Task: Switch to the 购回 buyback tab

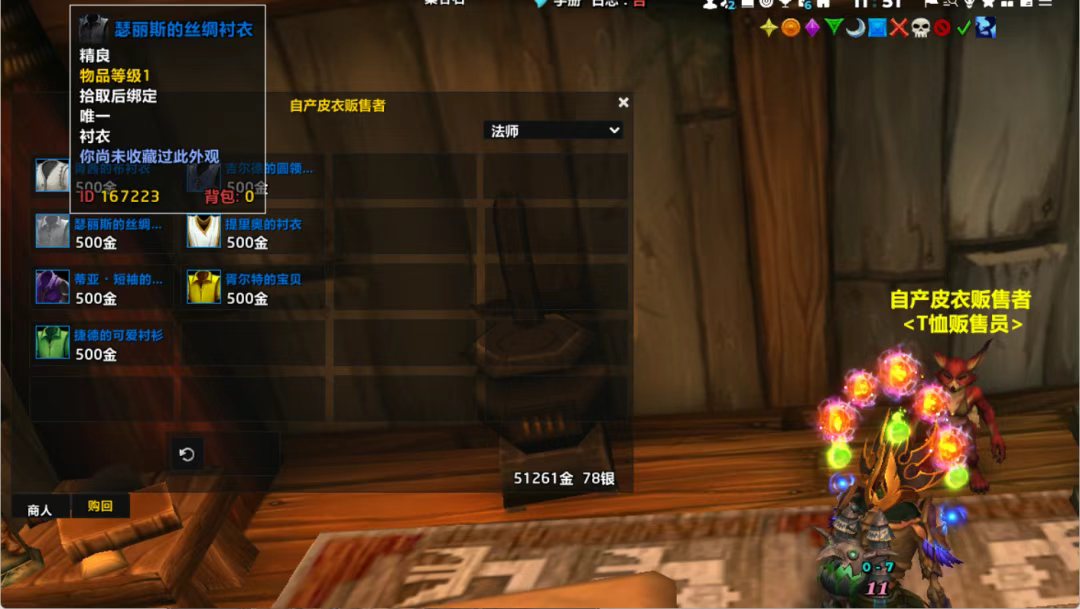Action: tap(100, 506)
